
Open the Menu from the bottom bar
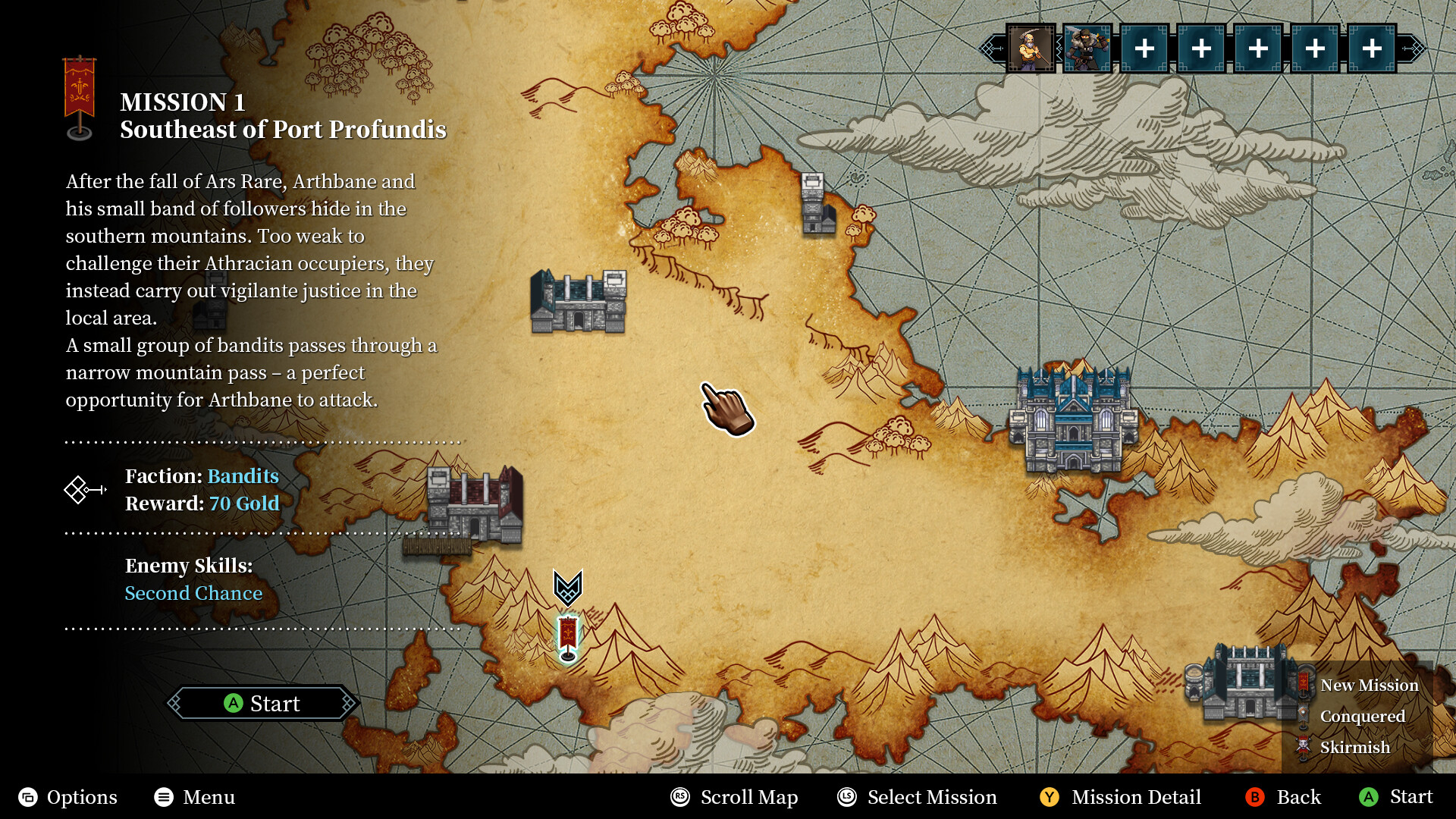pyautogui.click(x=196, y=797)
